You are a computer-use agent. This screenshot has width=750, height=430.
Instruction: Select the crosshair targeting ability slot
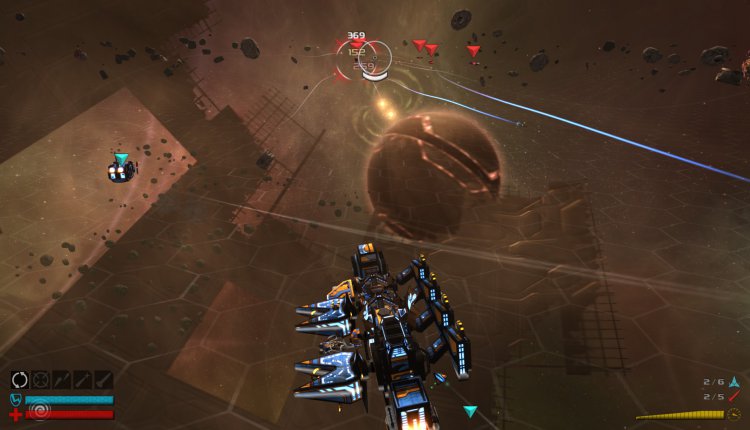point(41,380)
